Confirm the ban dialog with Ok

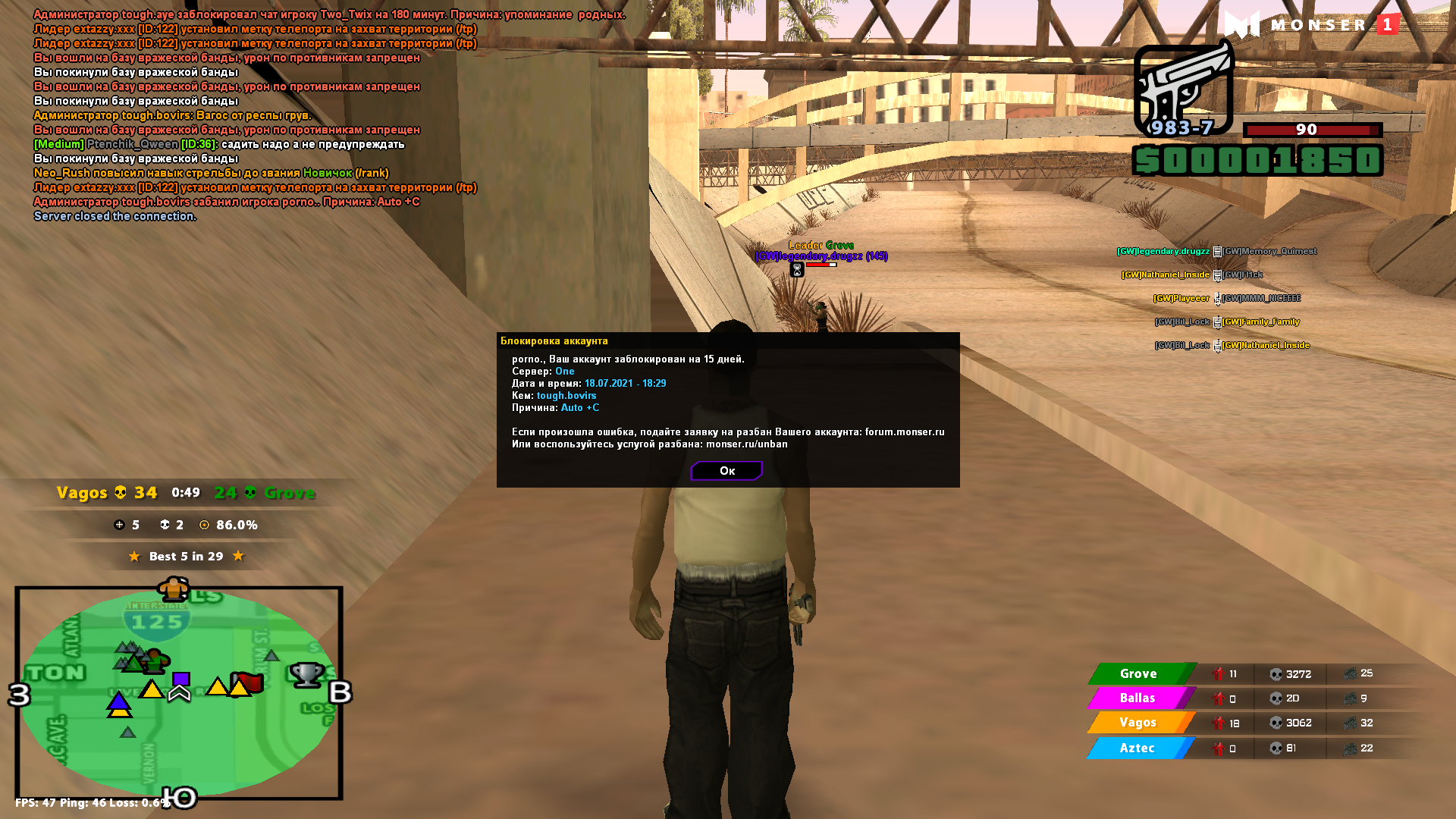point(726,471)
